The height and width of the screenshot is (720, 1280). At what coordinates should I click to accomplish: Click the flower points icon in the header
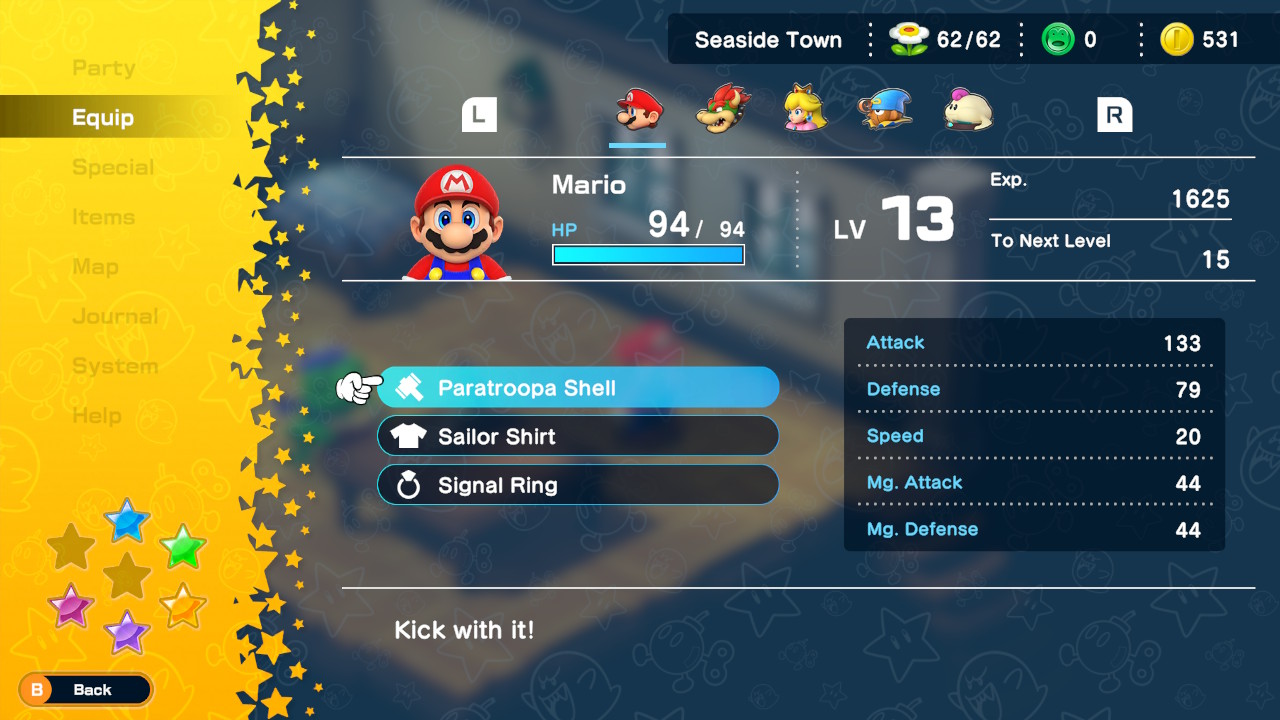(x=908, y=39)
